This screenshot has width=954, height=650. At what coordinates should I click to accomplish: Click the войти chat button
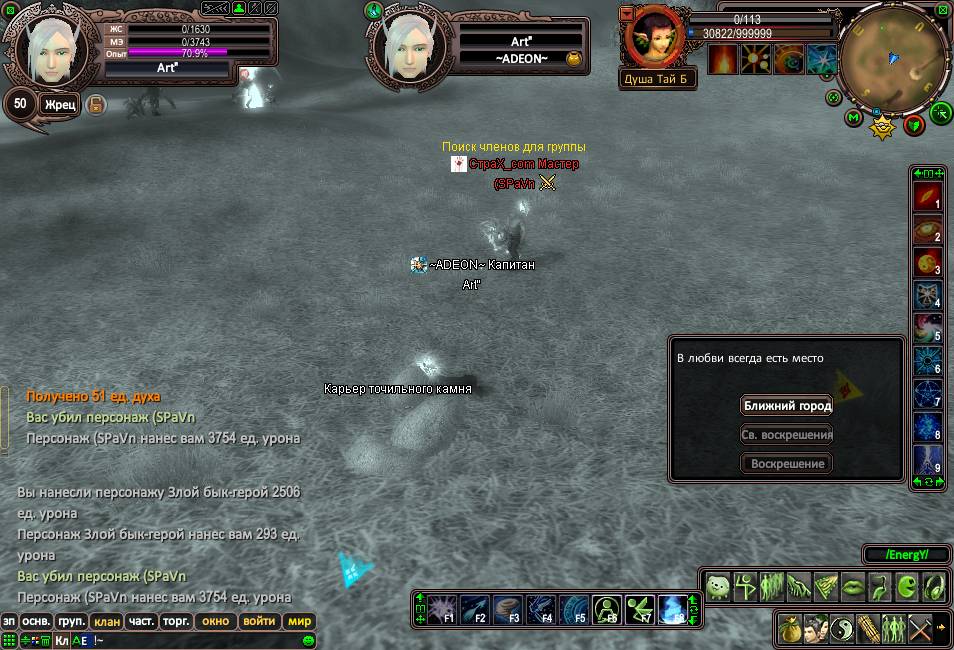click(259, 621)
